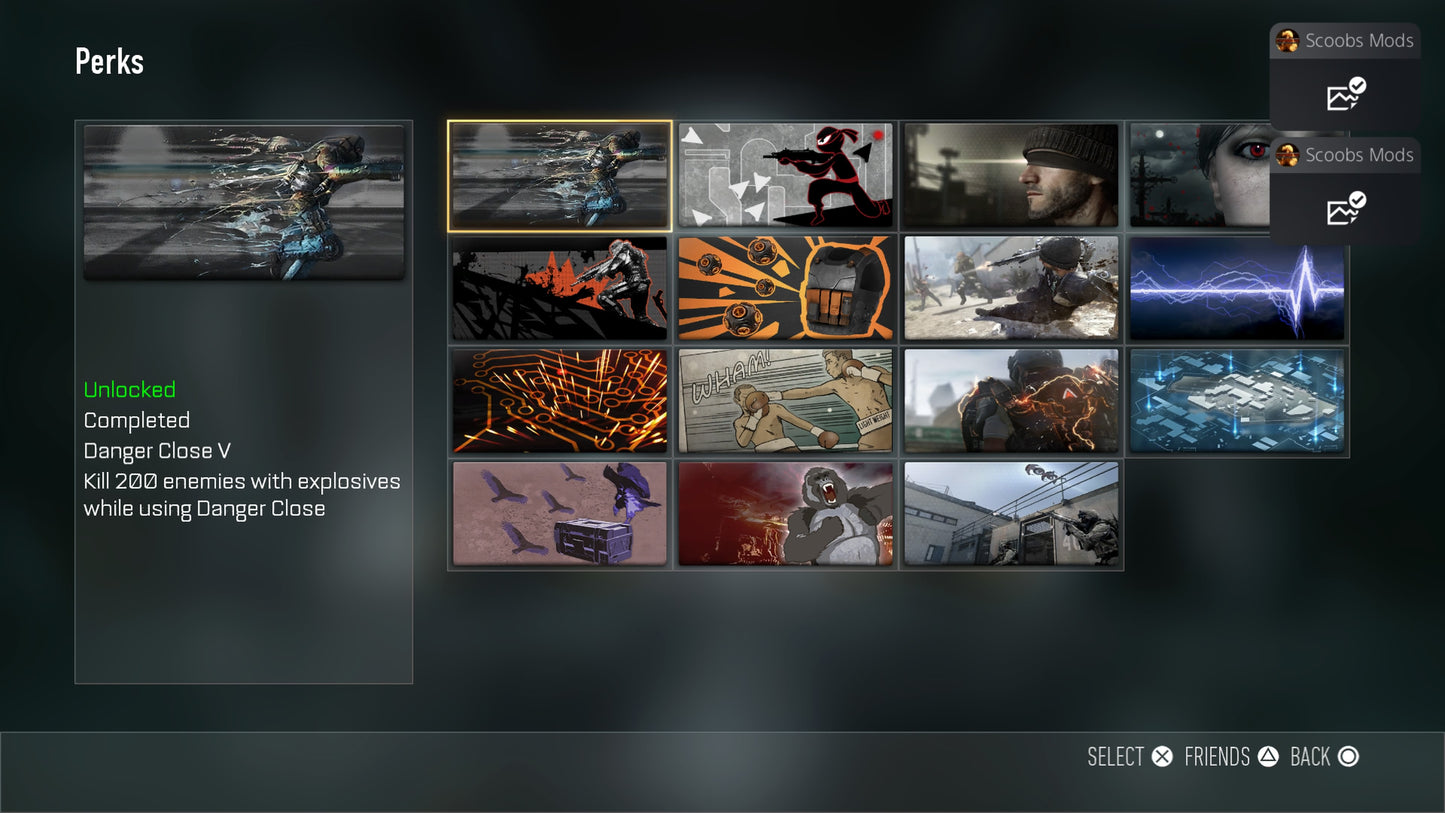The height and width of the screenshot is (813, 1445).
Task: Select the orange circuit board perk icon
Action: [x=560, y=400]
